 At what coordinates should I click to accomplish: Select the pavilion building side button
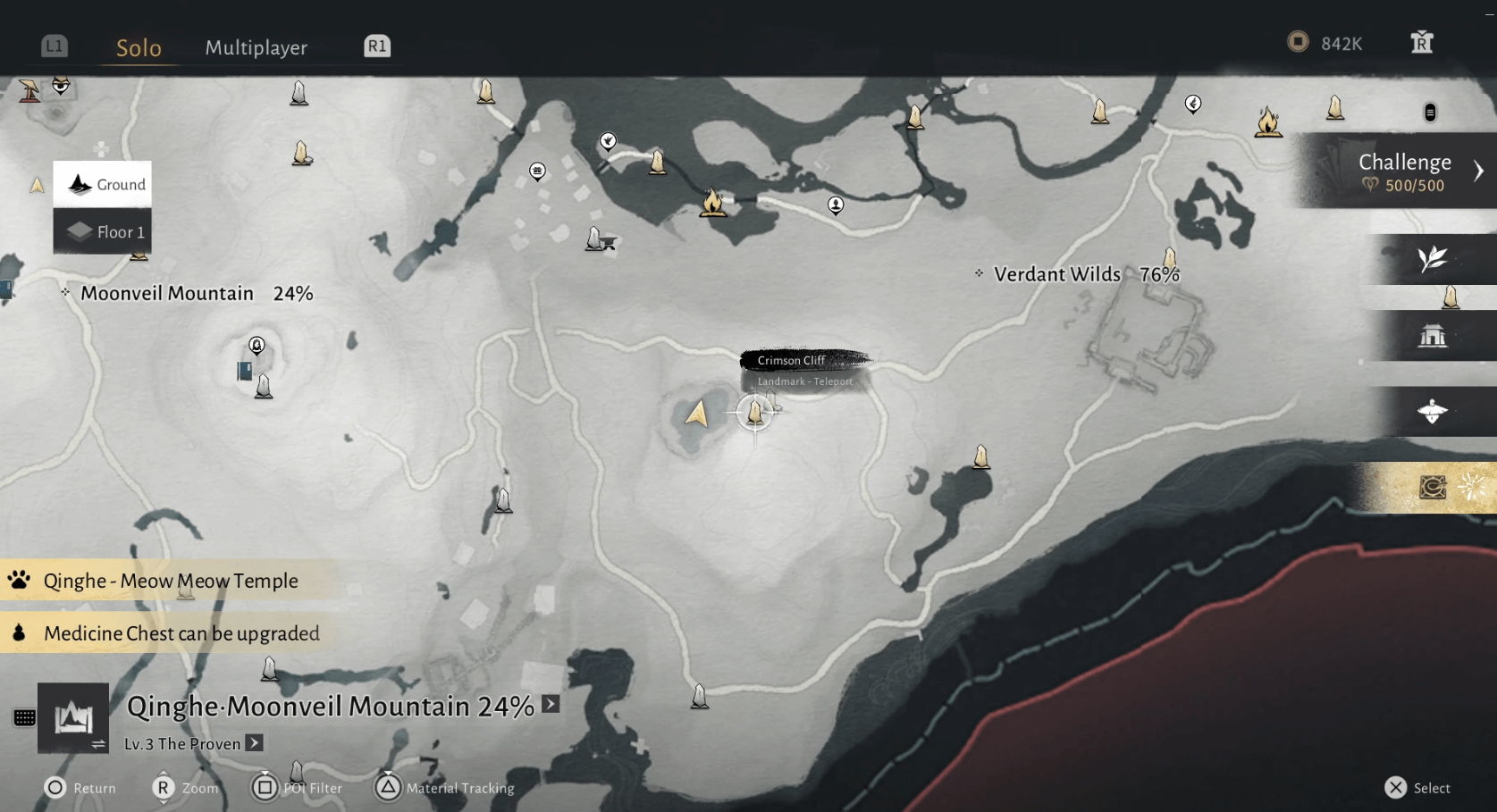tap(1432, 336)
